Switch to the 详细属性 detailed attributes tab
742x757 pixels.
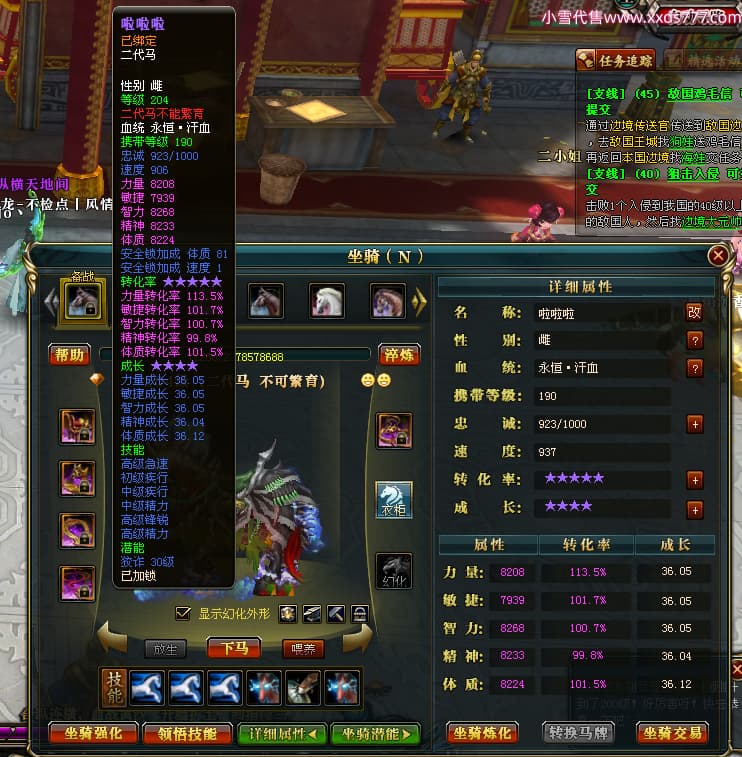(282, 733)
